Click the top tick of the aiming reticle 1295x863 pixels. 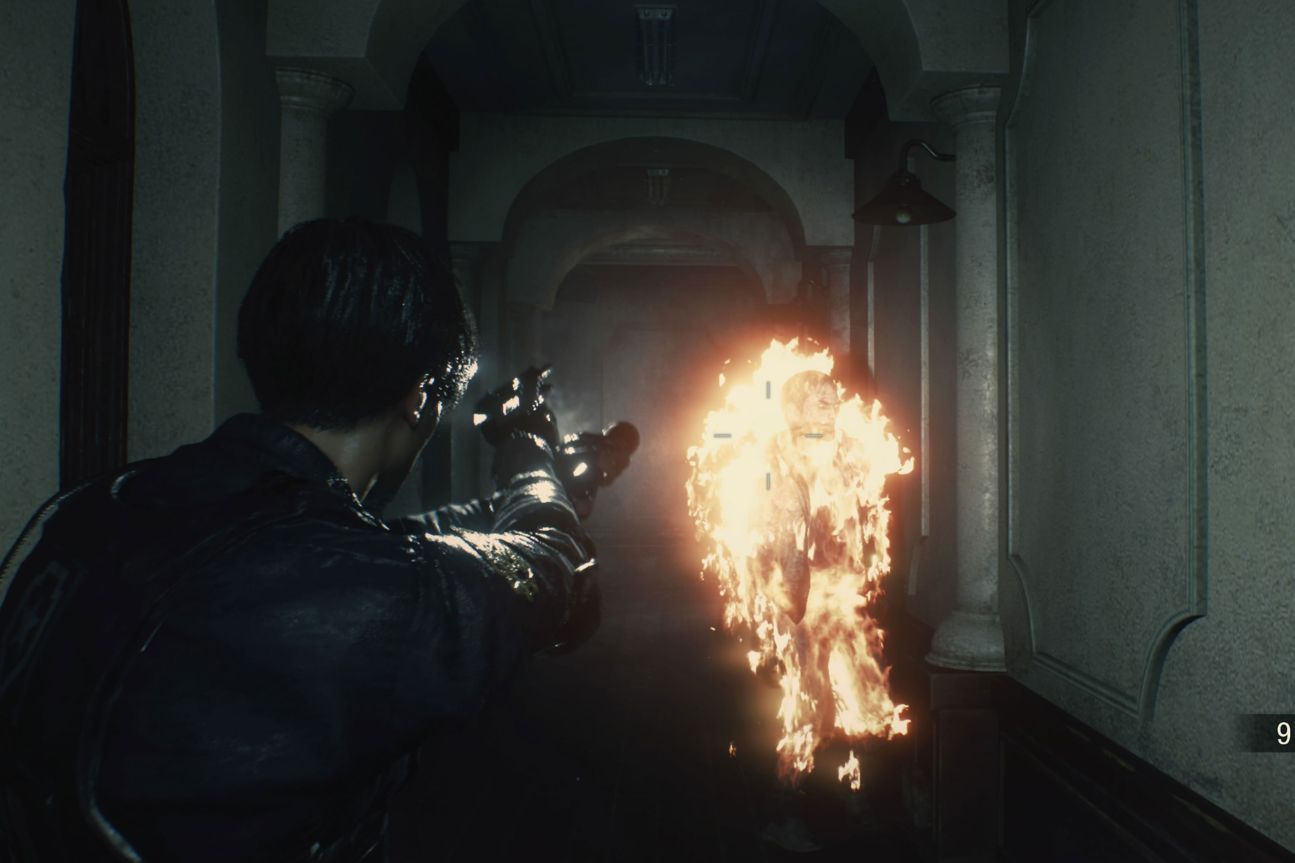point(768,388)
